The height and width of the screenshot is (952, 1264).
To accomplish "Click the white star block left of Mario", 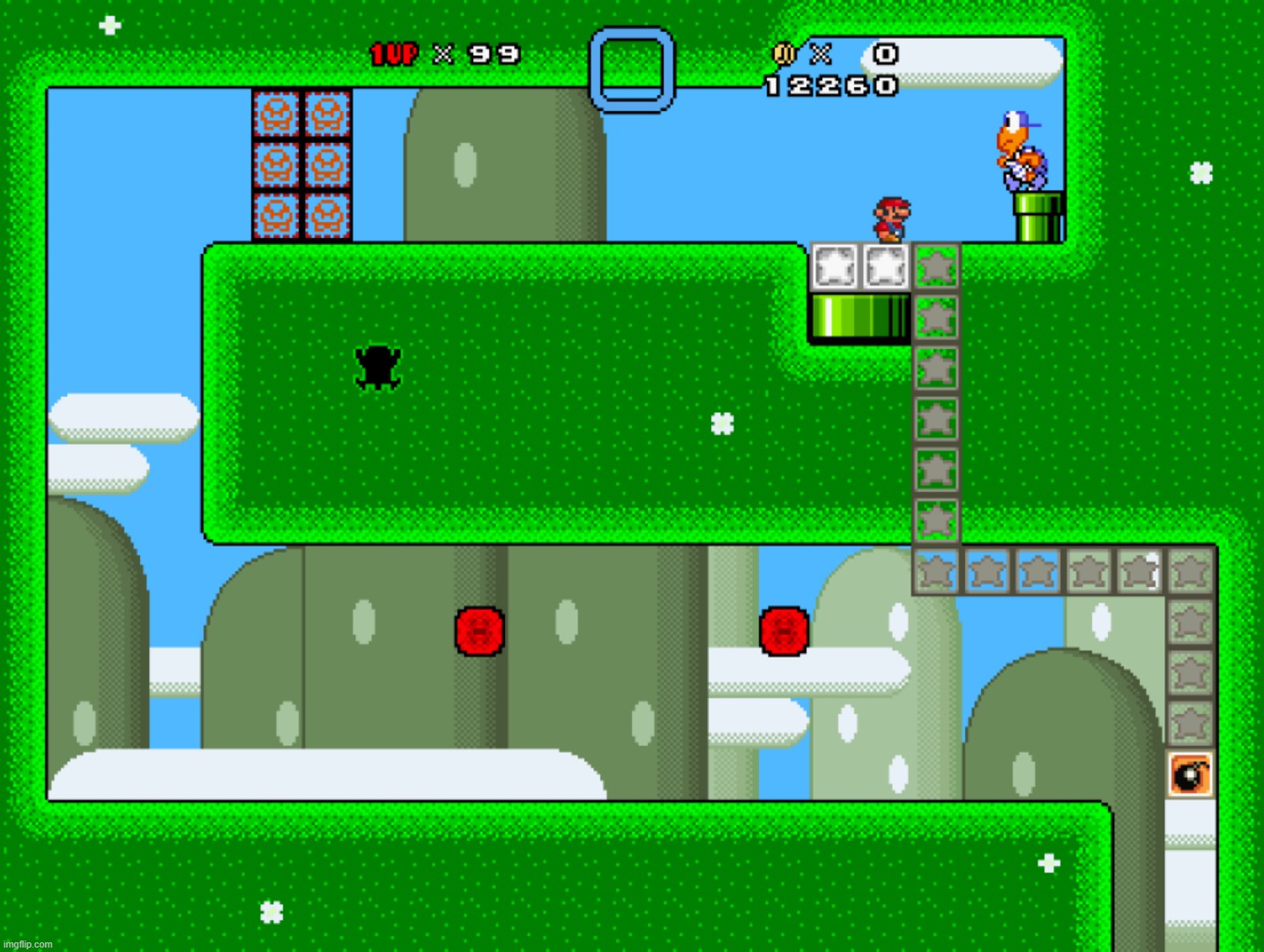I will pos(836,264).
